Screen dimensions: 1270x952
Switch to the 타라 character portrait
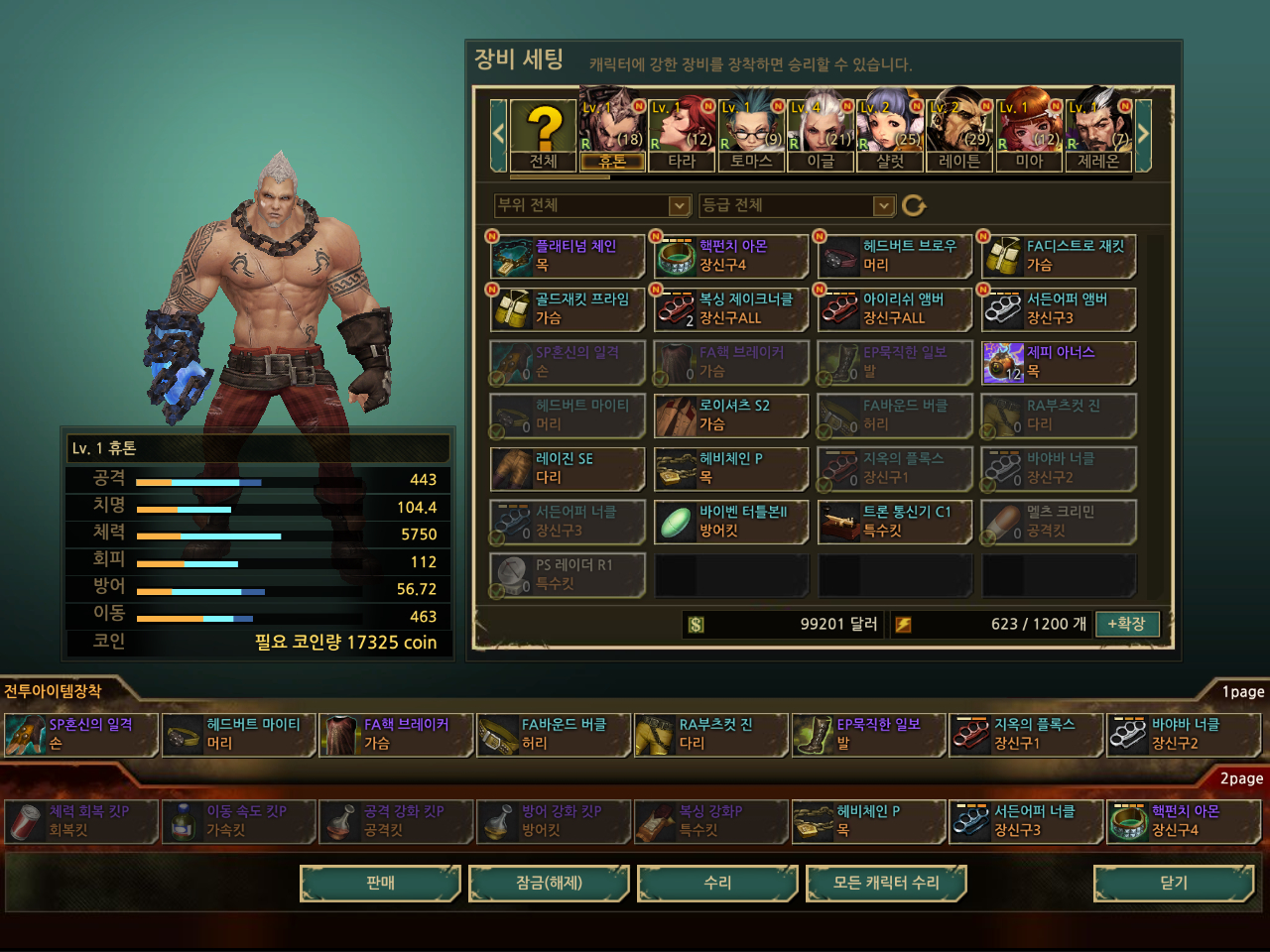(x=682, y=136)
